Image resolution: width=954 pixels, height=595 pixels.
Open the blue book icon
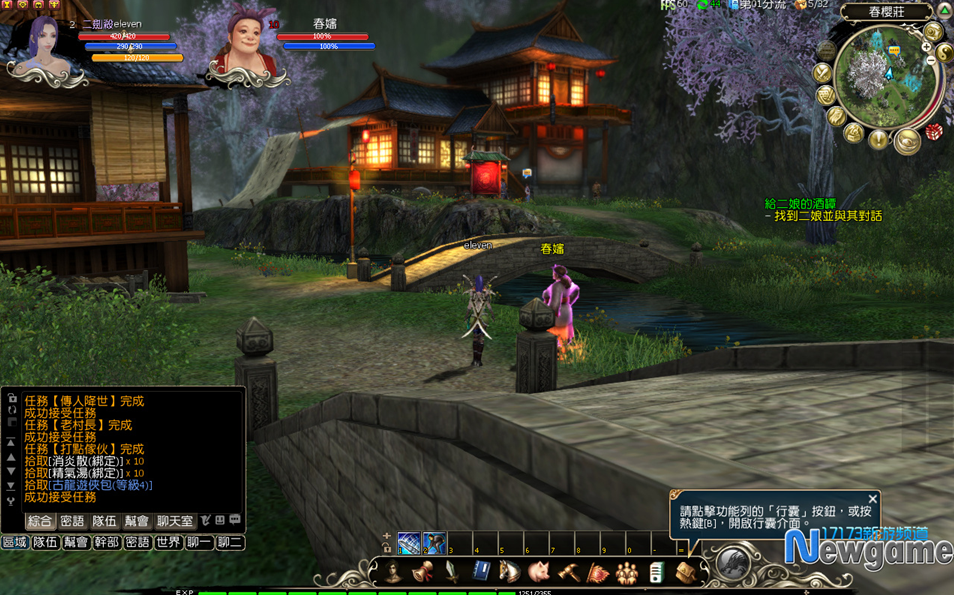481,572
